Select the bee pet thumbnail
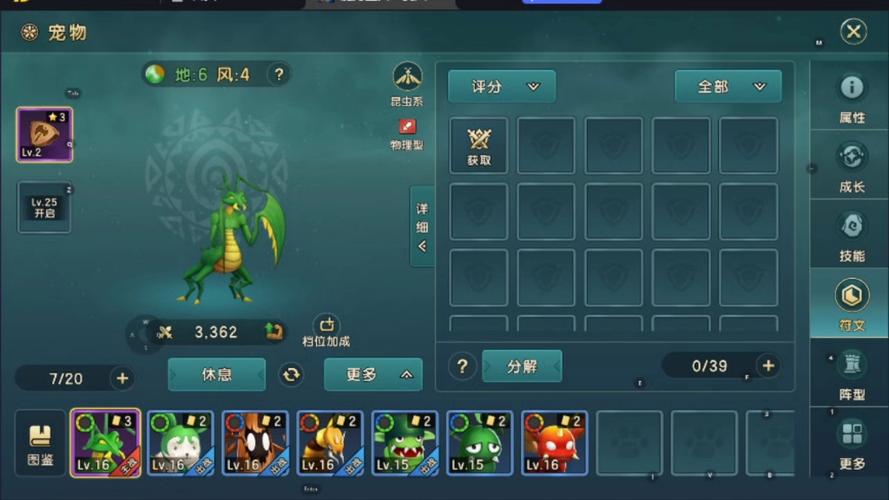Viewport: 889px width, 500px height. click(329, 443)
